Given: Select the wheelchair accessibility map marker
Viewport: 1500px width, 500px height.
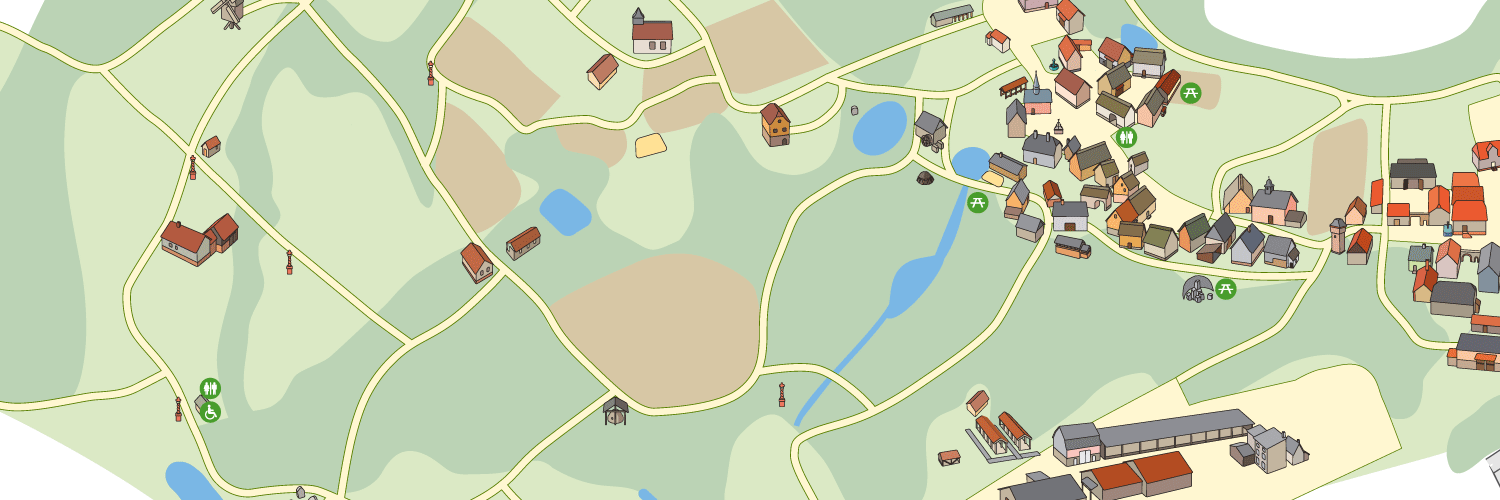Looking at the screenshot, I should click(x=211, y=411).
